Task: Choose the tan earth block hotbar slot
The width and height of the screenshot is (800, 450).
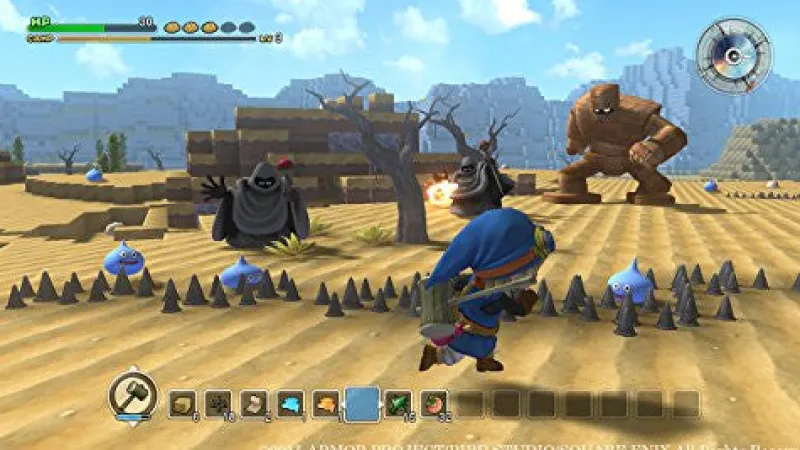Action: pyautogui.click(x=182, y=403)
